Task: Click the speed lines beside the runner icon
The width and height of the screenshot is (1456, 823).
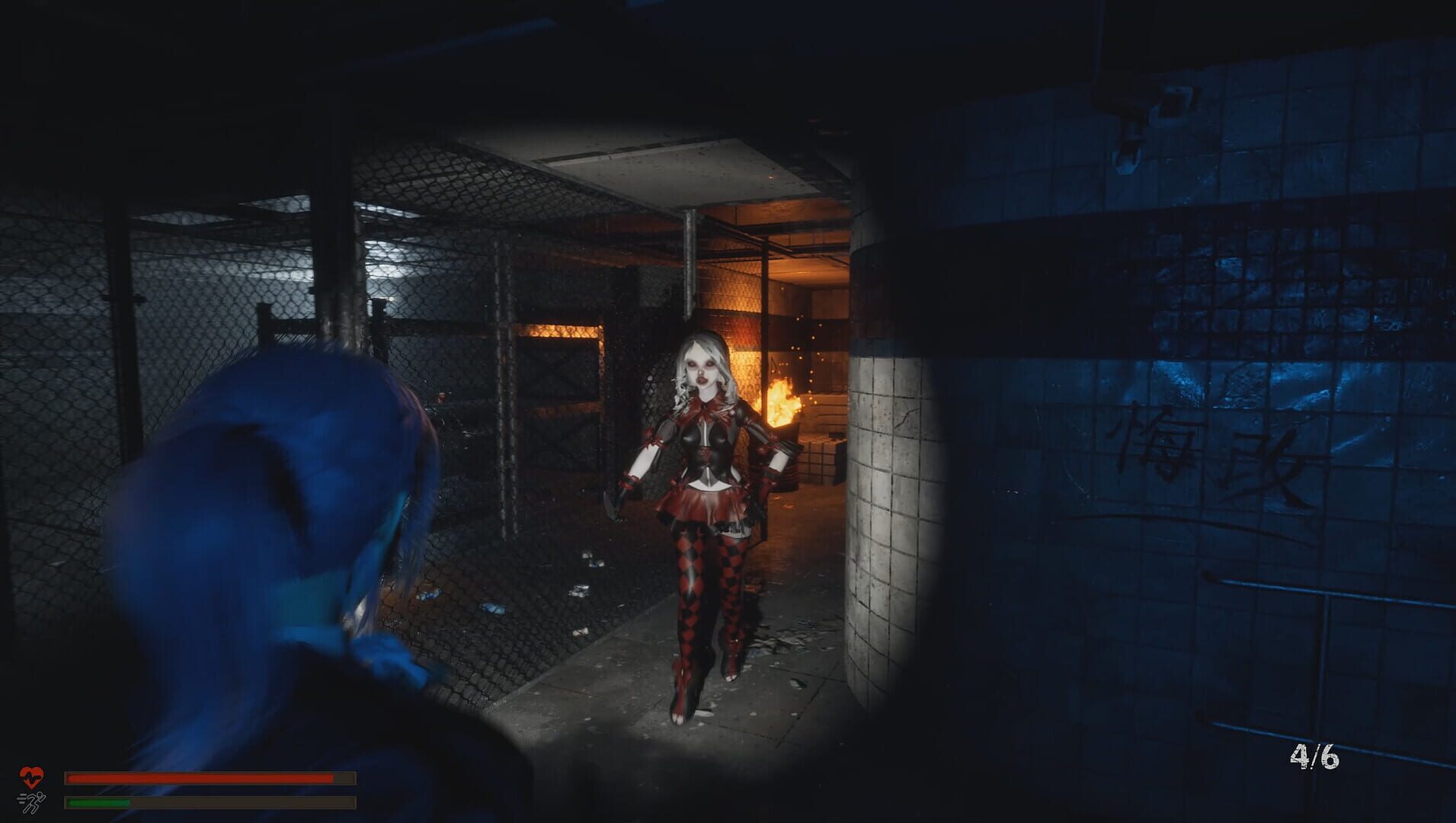Action: coord(21,799)
